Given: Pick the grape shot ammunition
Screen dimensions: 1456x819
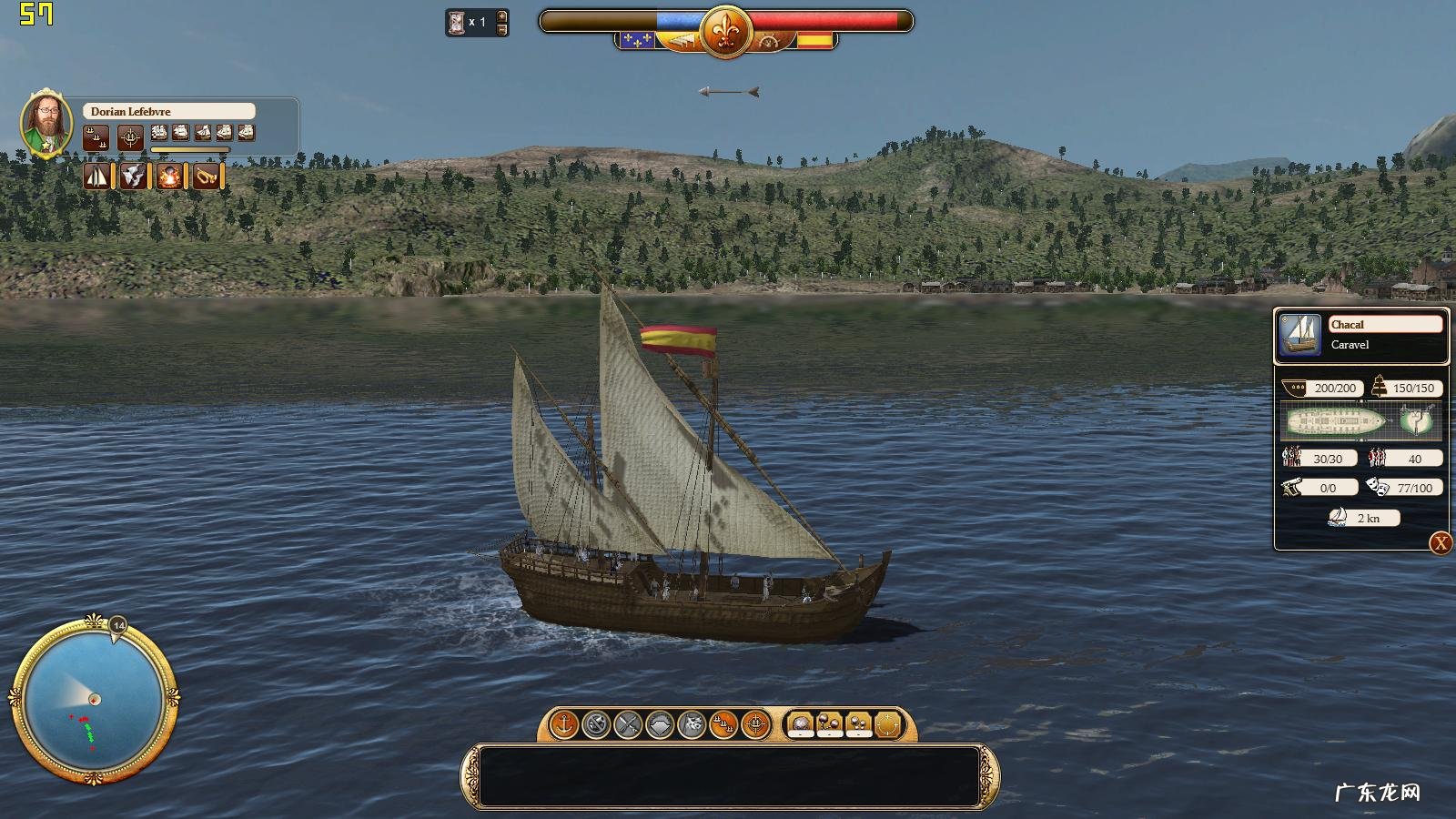Looking at the screenshot, I should 858,725.
